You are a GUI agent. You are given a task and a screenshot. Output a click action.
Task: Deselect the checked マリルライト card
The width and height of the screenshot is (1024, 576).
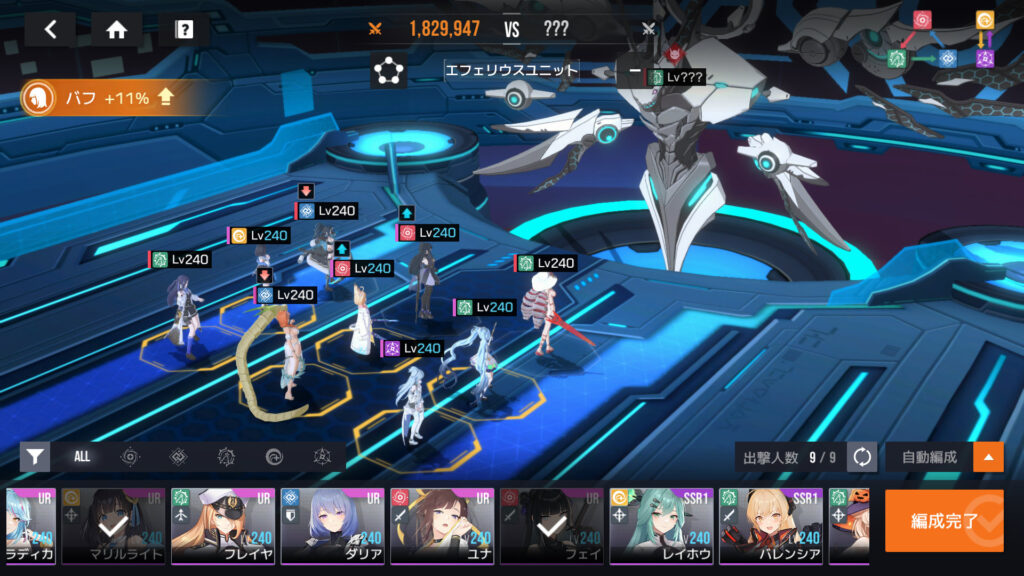[112, 526]
